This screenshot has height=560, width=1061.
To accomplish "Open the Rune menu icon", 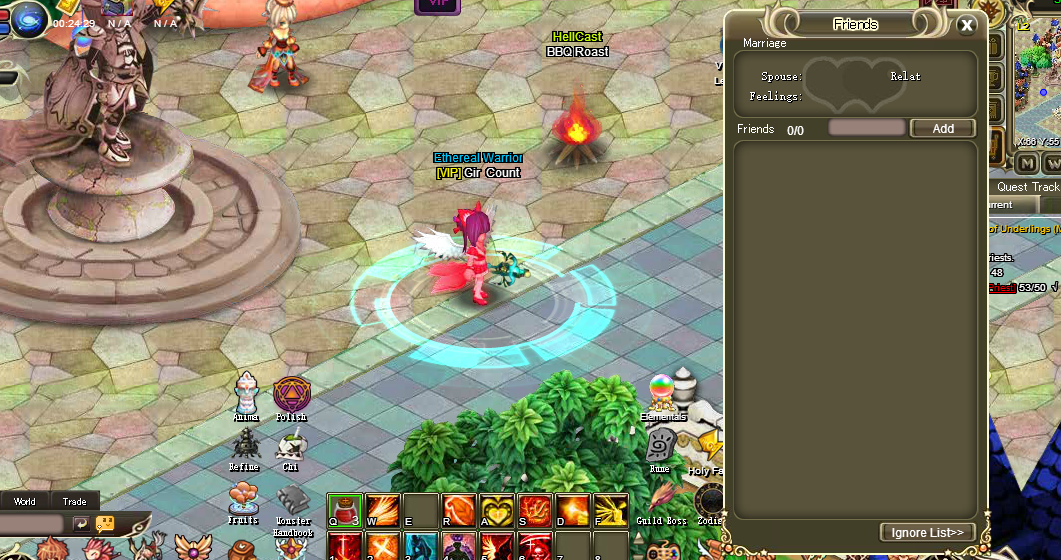I will click(x=660, y=445).
